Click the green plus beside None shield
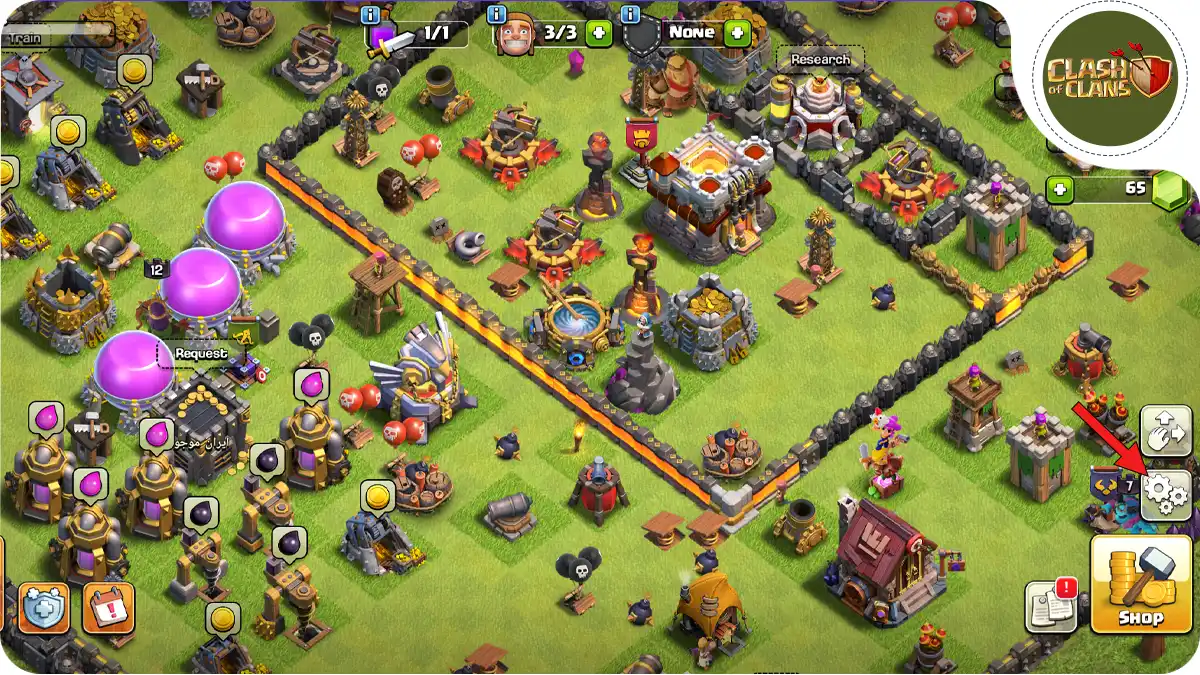The image size is (1200, 675). (737, 32)
